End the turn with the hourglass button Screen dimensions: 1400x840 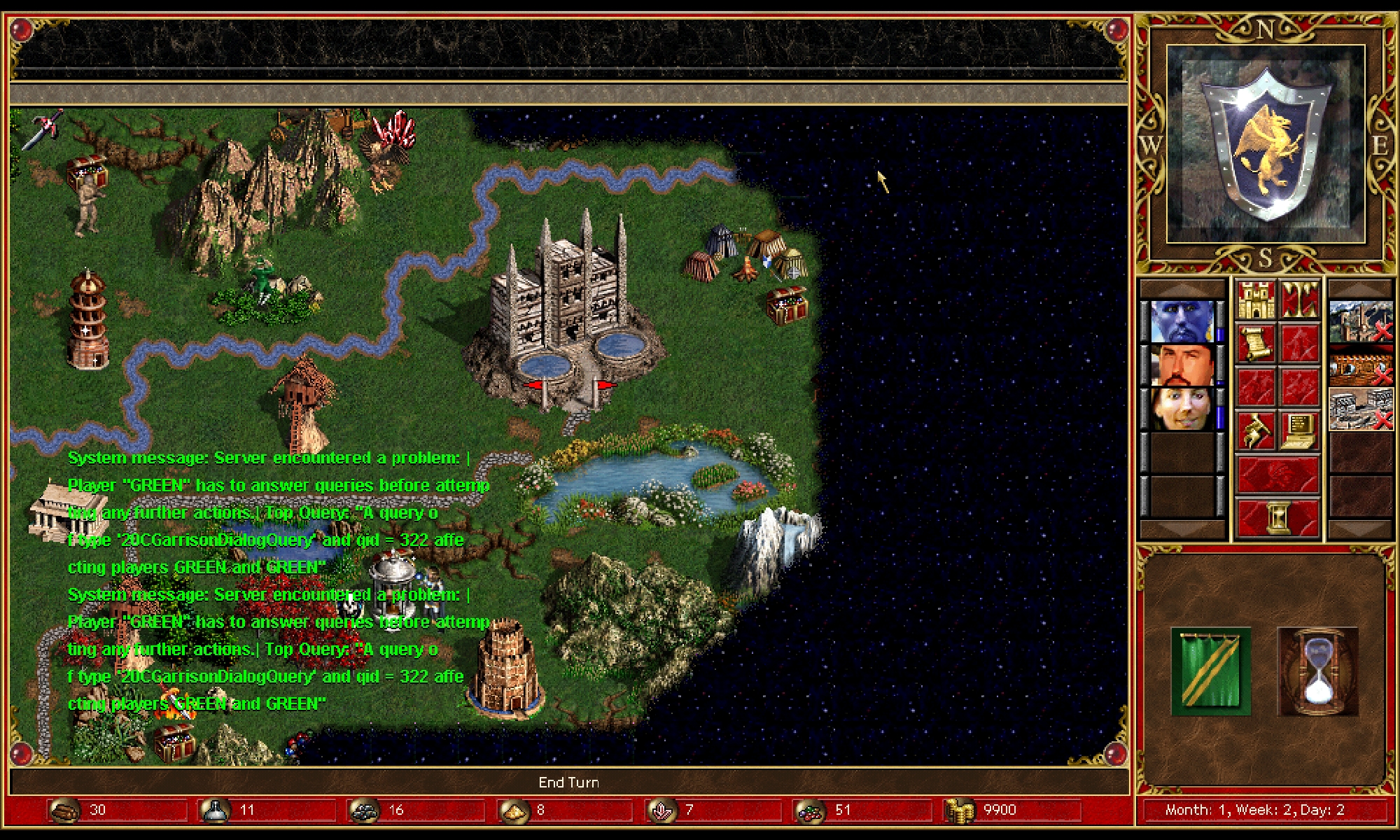click(x=1277, y=518)
